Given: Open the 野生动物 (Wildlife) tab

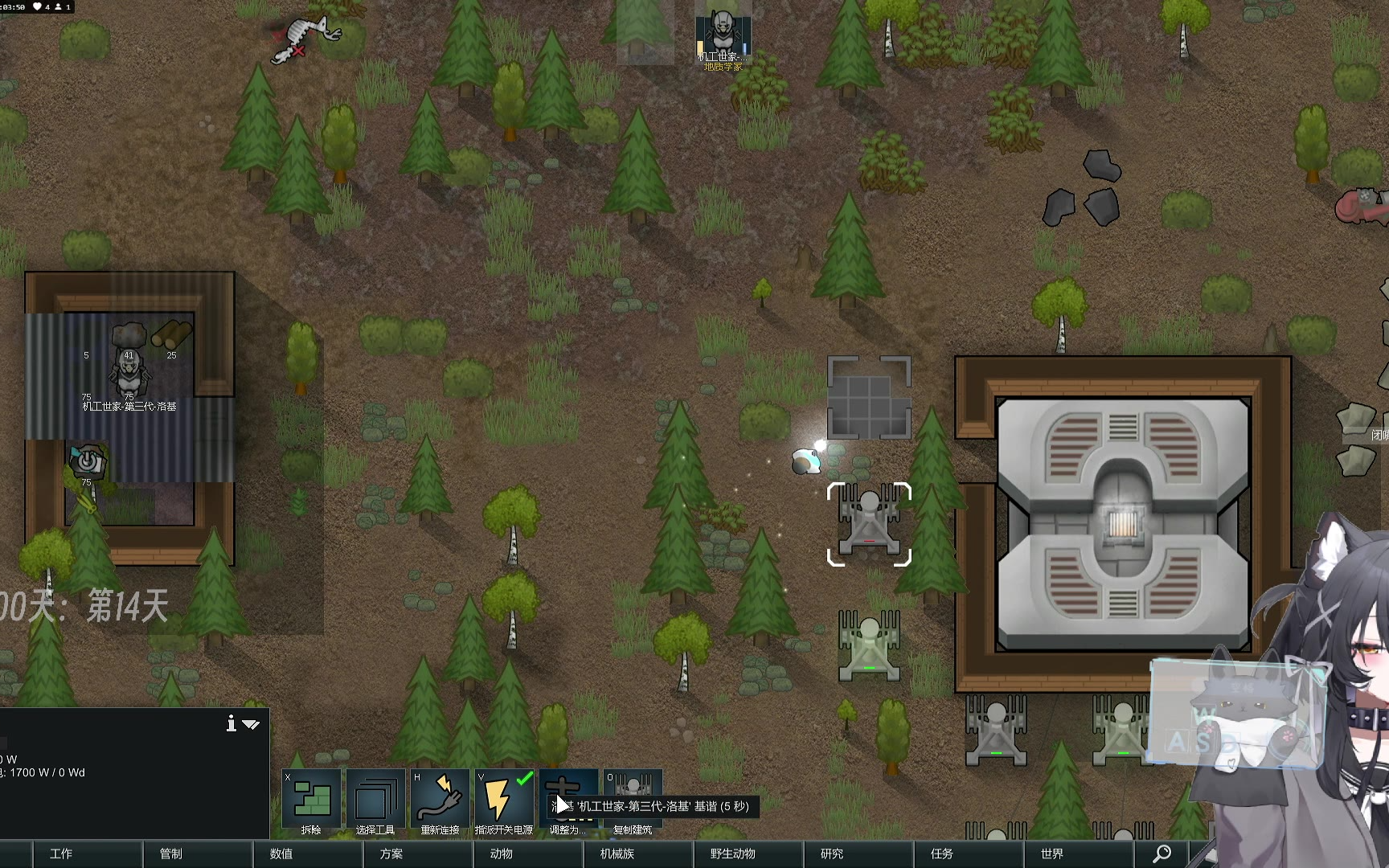Looking at the screenshot, I should coord(732,854).
